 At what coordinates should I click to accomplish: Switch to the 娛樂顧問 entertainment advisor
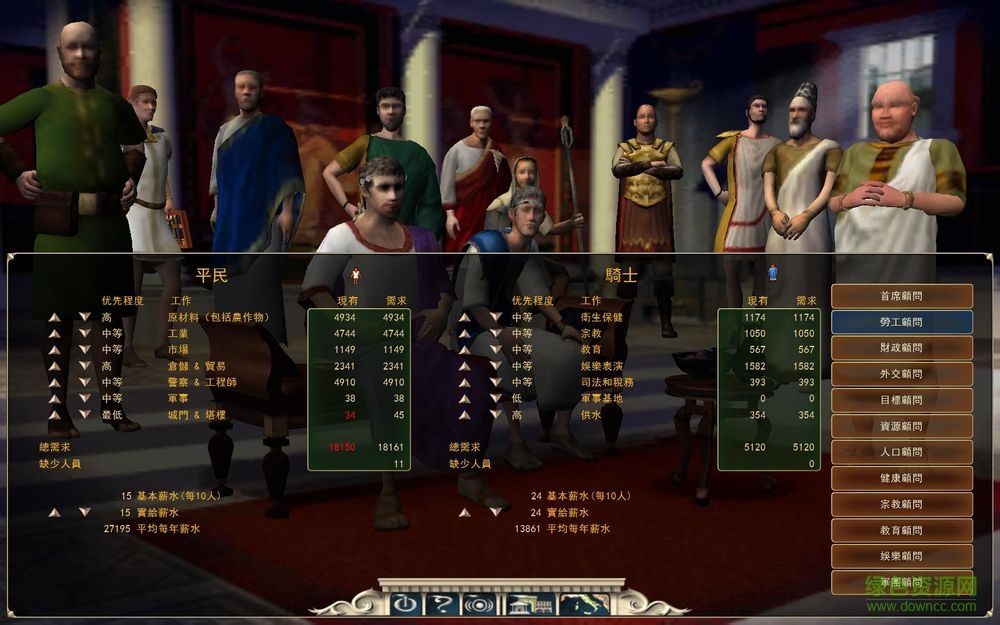point(901,556)
